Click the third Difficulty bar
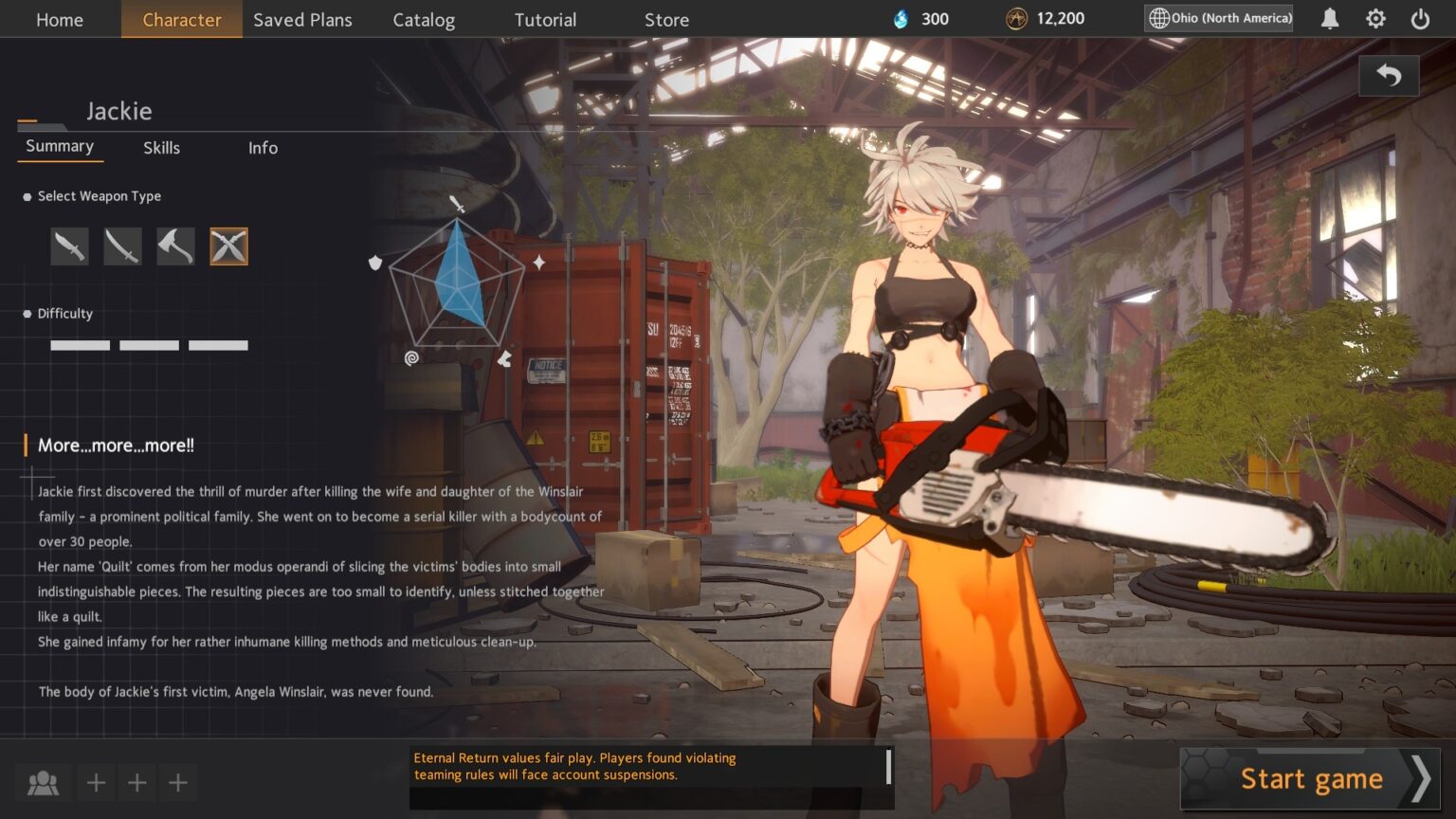Viewport: 1456px width, 819px height. [x=218, y=345]
